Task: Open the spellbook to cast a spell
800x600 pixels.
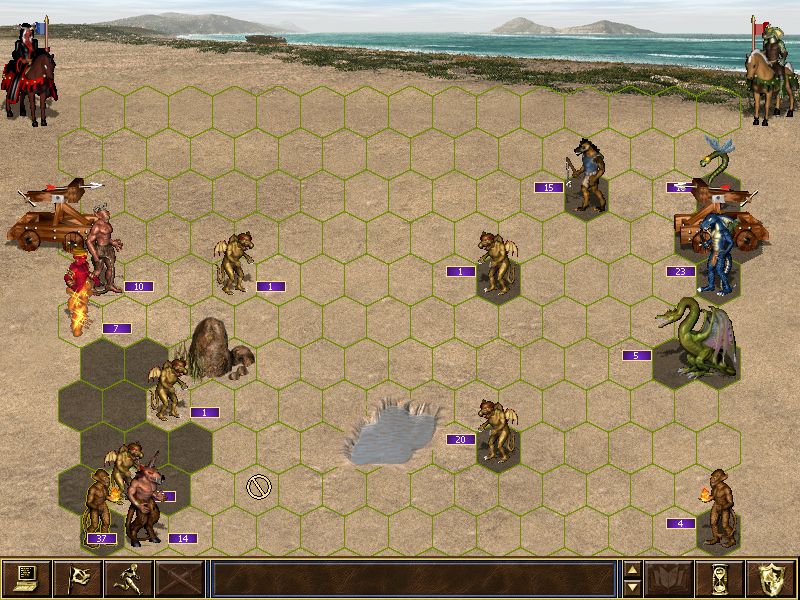Action: [668, 578]
